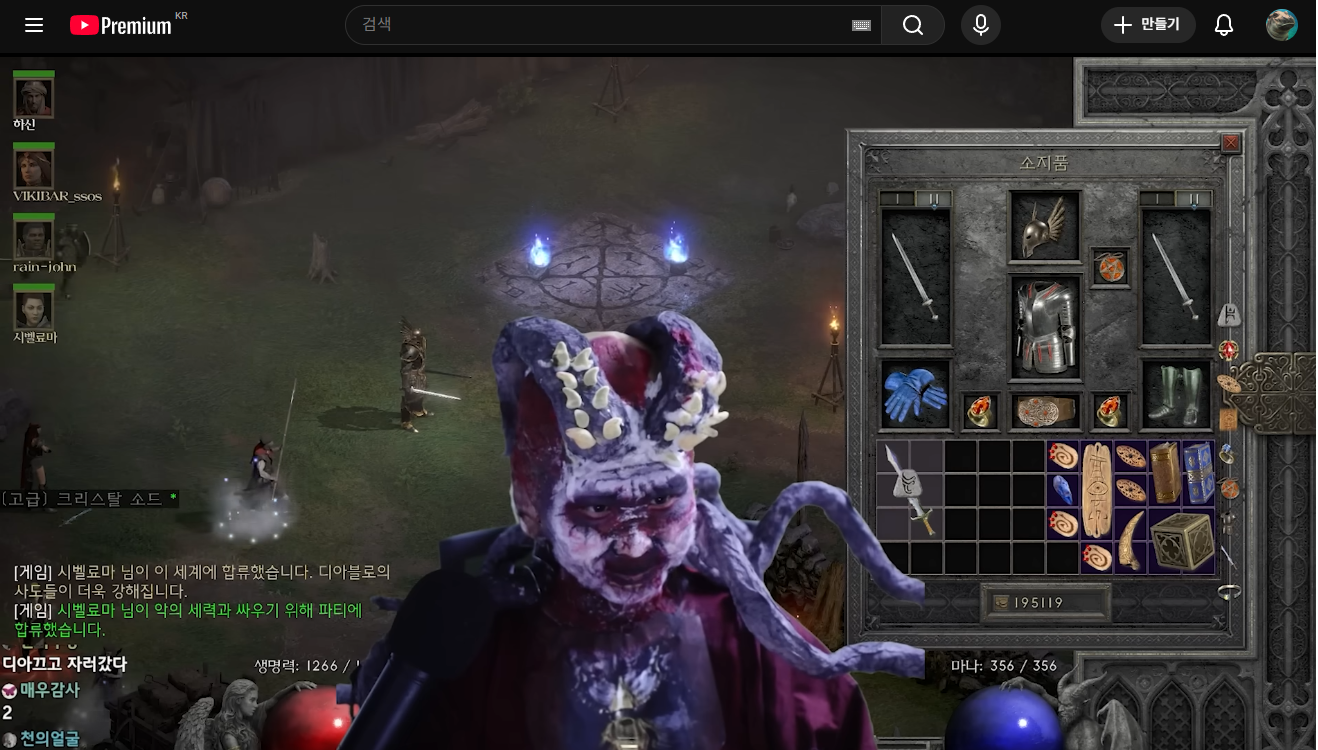Close the inventory panel with the red X
This screenshot has height=750, width=1318.
(1231, 143)
